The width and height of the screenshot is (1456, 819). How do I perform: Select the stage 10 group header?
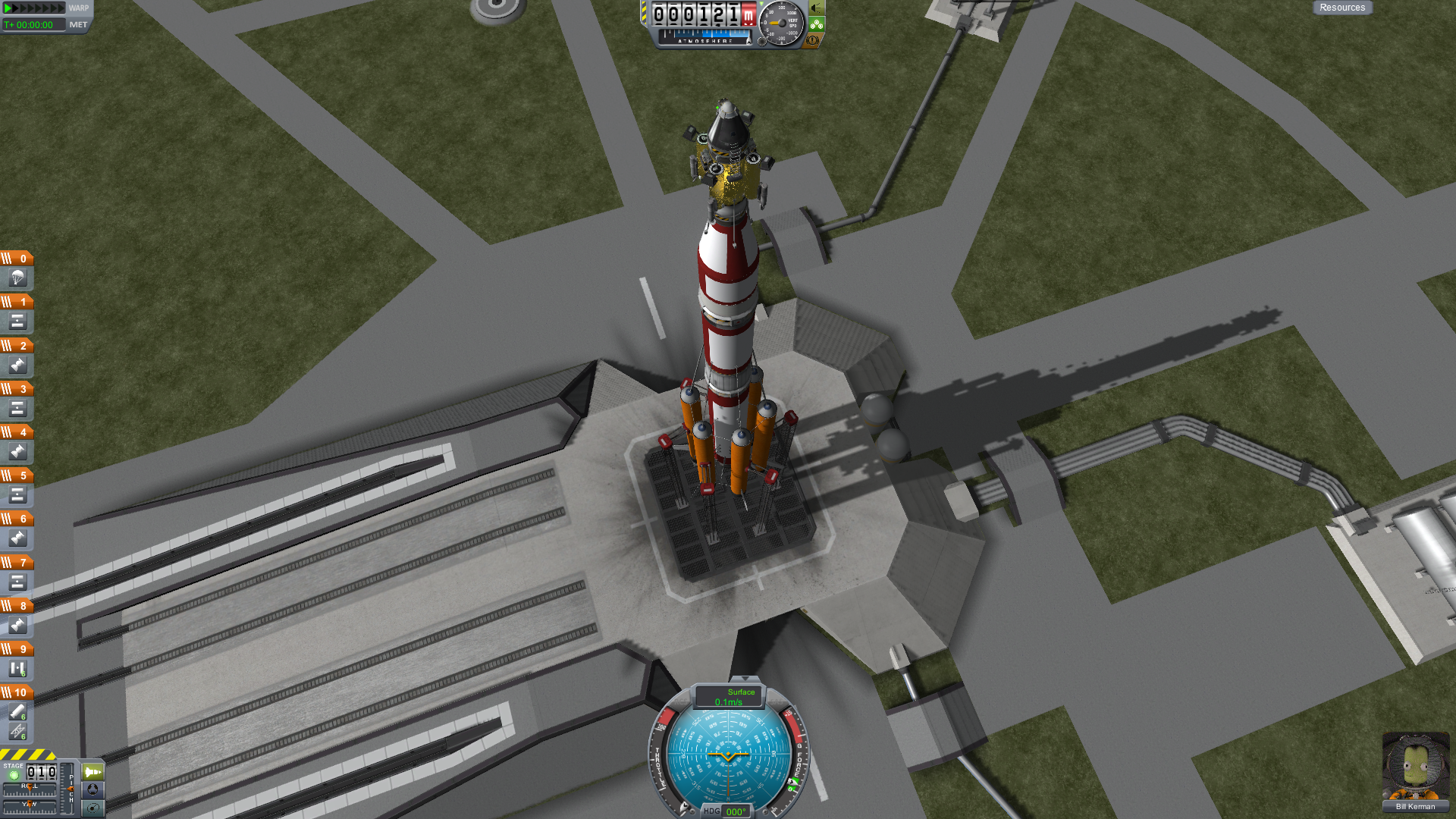click(x=17, y=692)
